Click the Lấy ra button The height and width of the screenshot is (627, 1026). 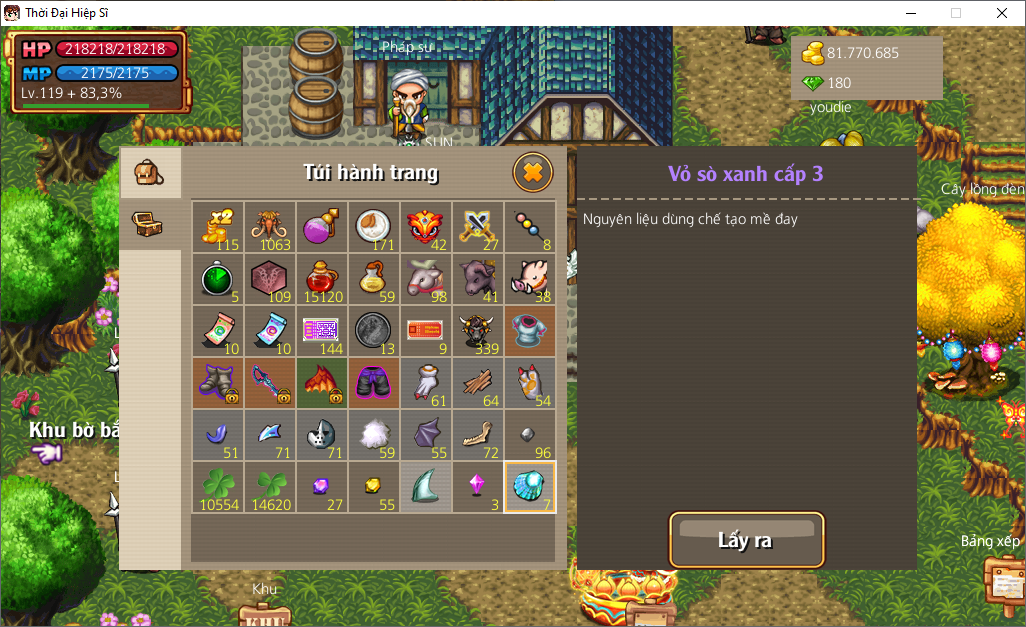pyautogui.click(x=746, y=540)
